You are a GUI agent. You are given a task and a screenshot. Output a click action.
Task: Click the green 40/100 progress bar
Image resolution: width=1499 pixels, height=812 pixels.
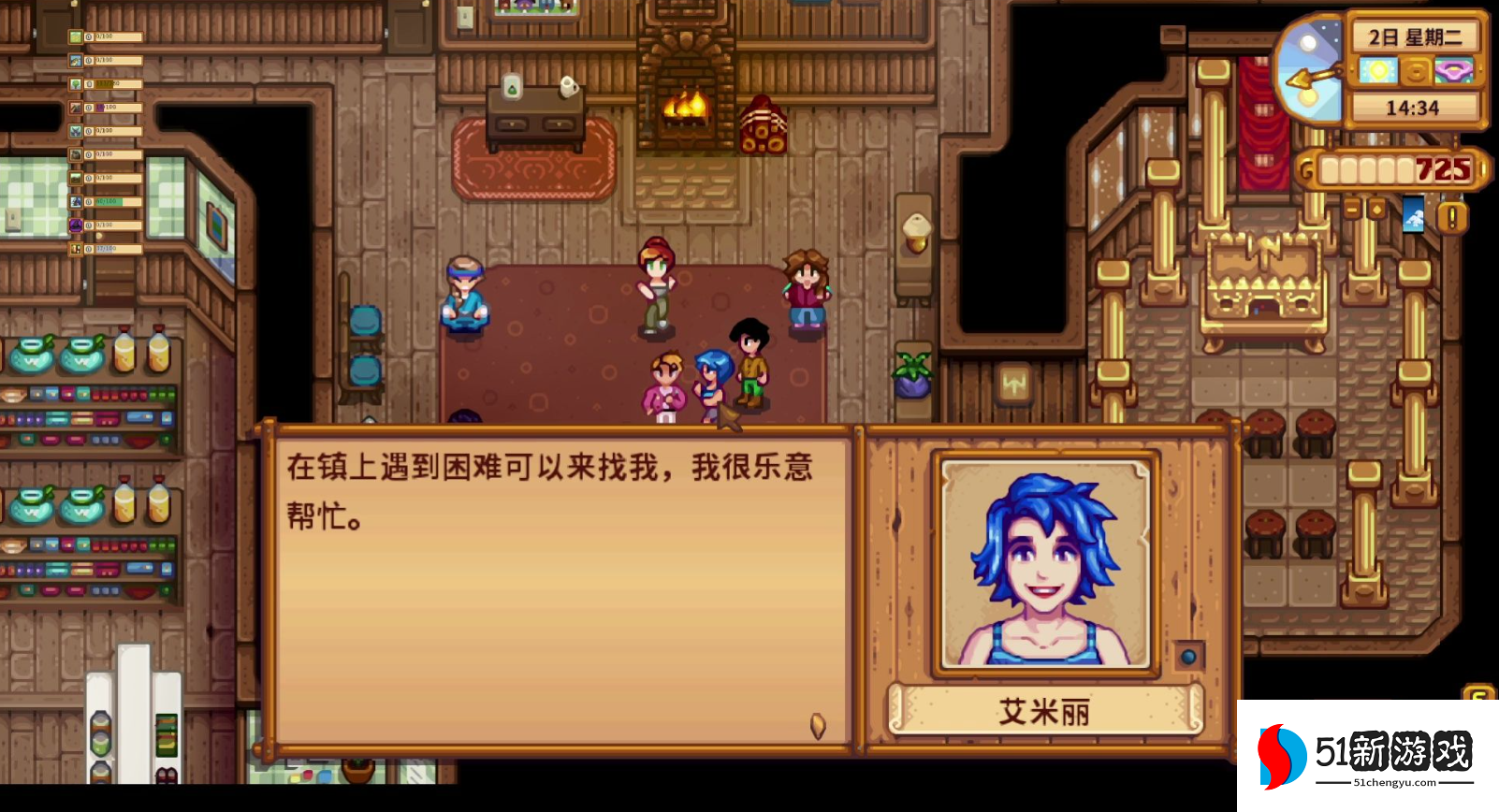click(110, 200)
